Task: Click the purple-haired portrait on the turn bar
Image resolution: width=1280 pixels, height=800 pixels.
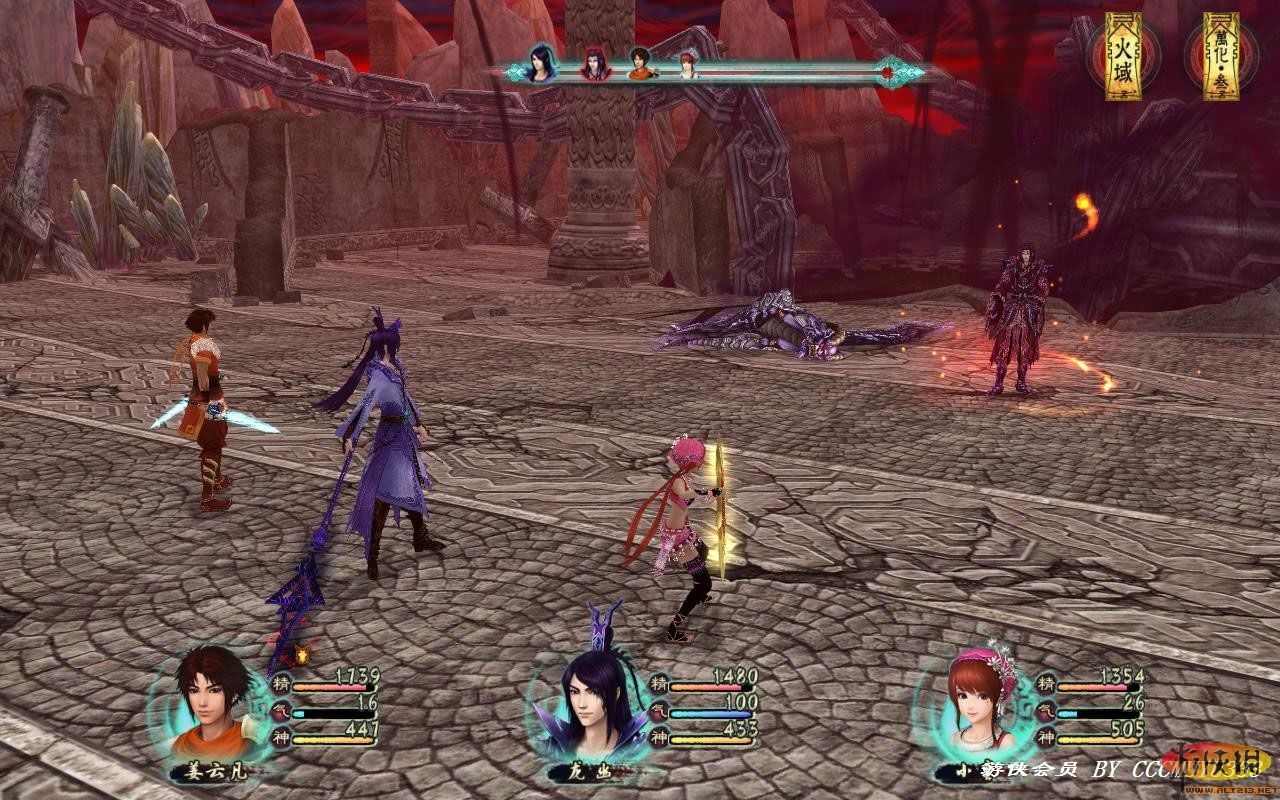Action: coord(543,64)
